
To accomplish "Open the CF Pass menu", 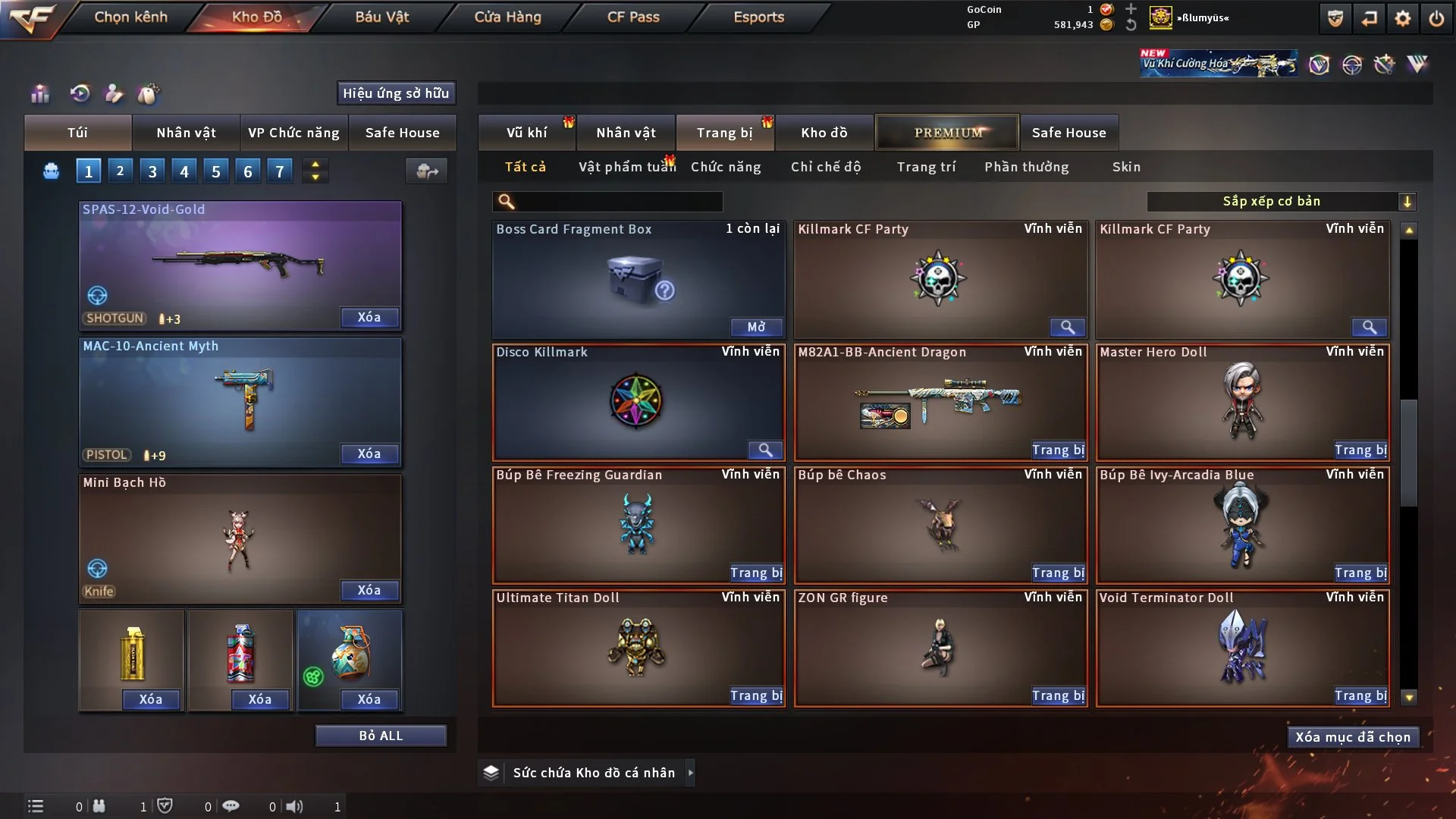I will tap(633, 17).
